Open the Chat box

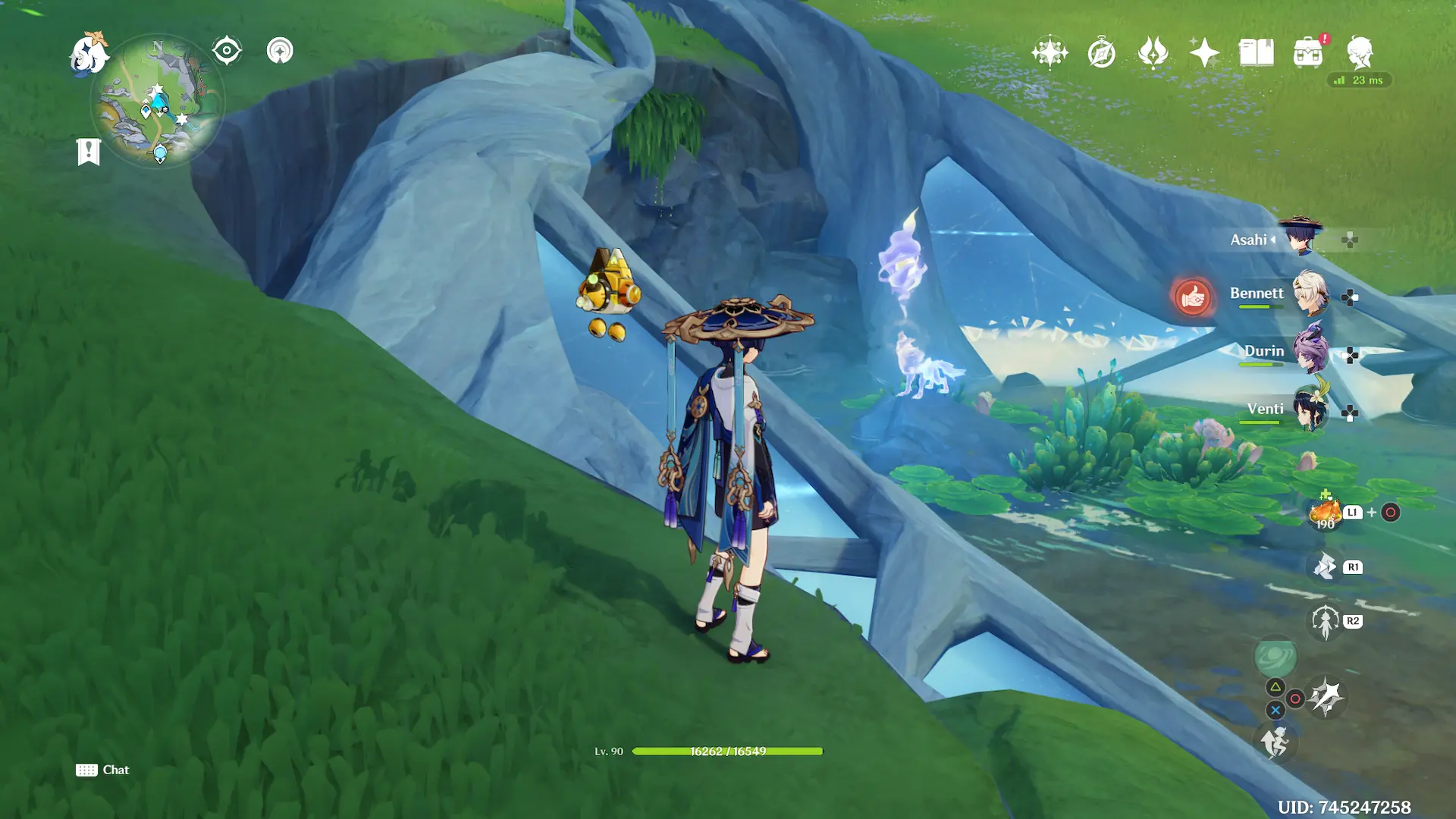pyautogui.click(x=103, y=770)
